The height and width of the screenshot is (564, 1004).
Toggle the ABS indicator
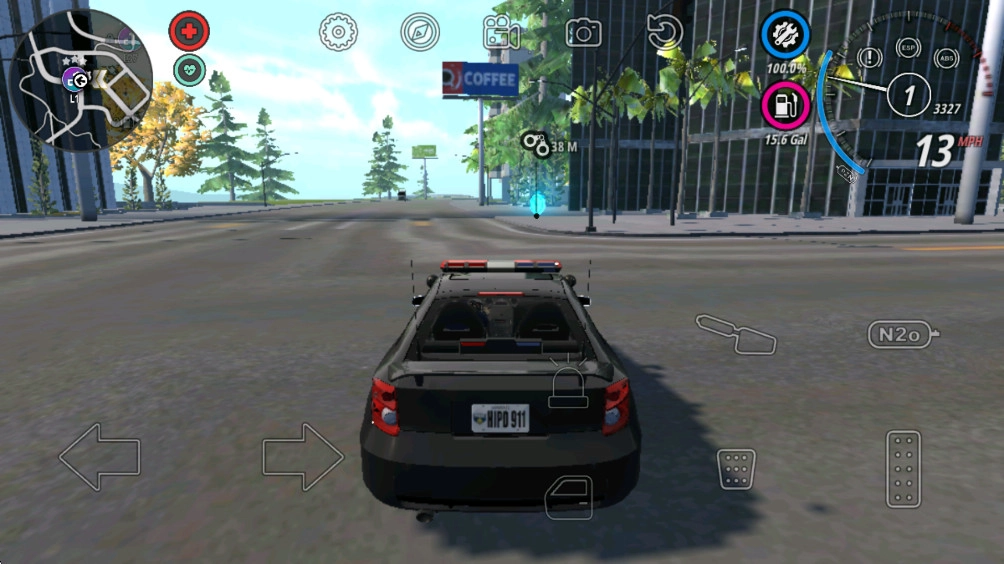(946, 57)
